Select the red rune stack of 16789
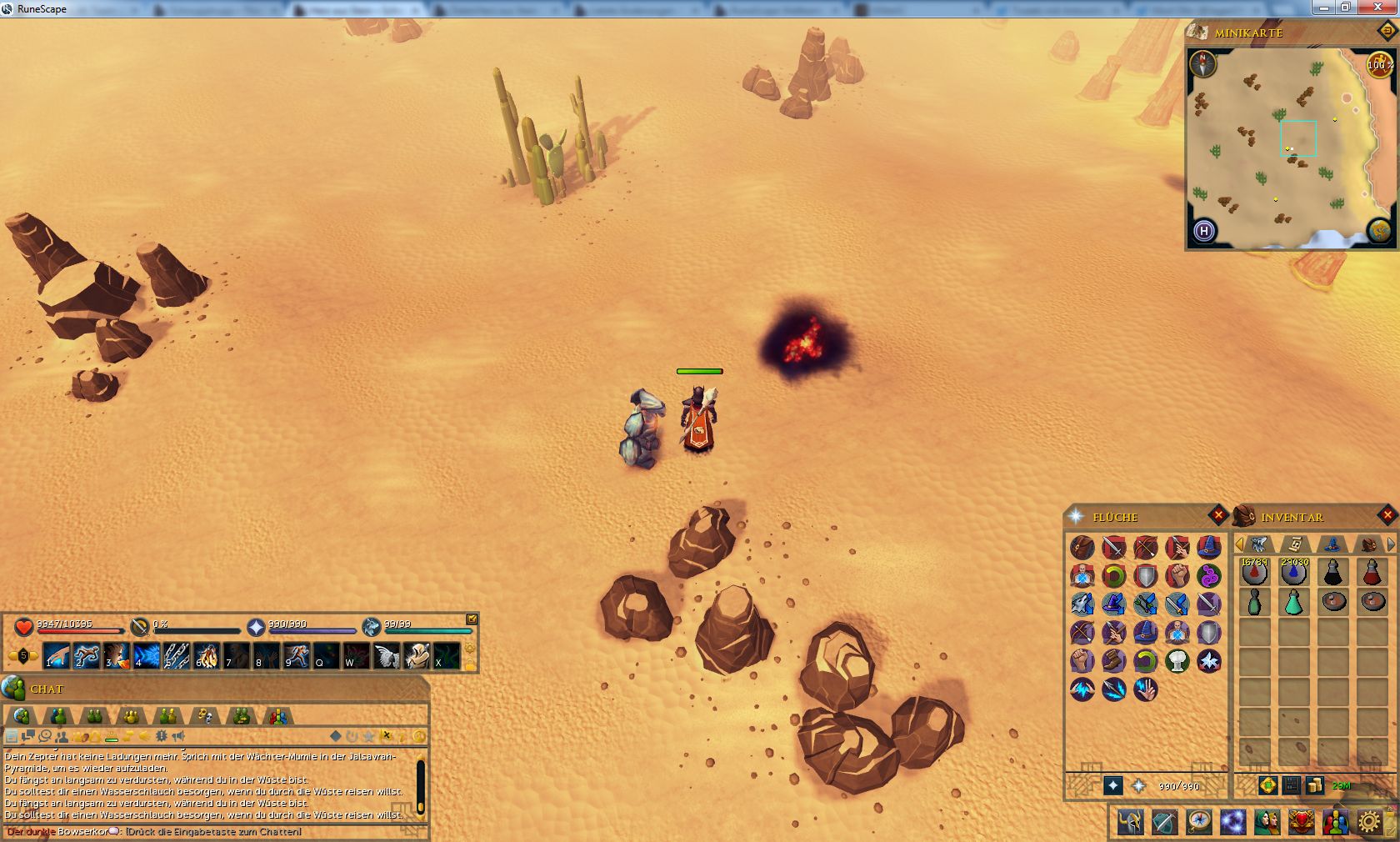 [1255, 573]
